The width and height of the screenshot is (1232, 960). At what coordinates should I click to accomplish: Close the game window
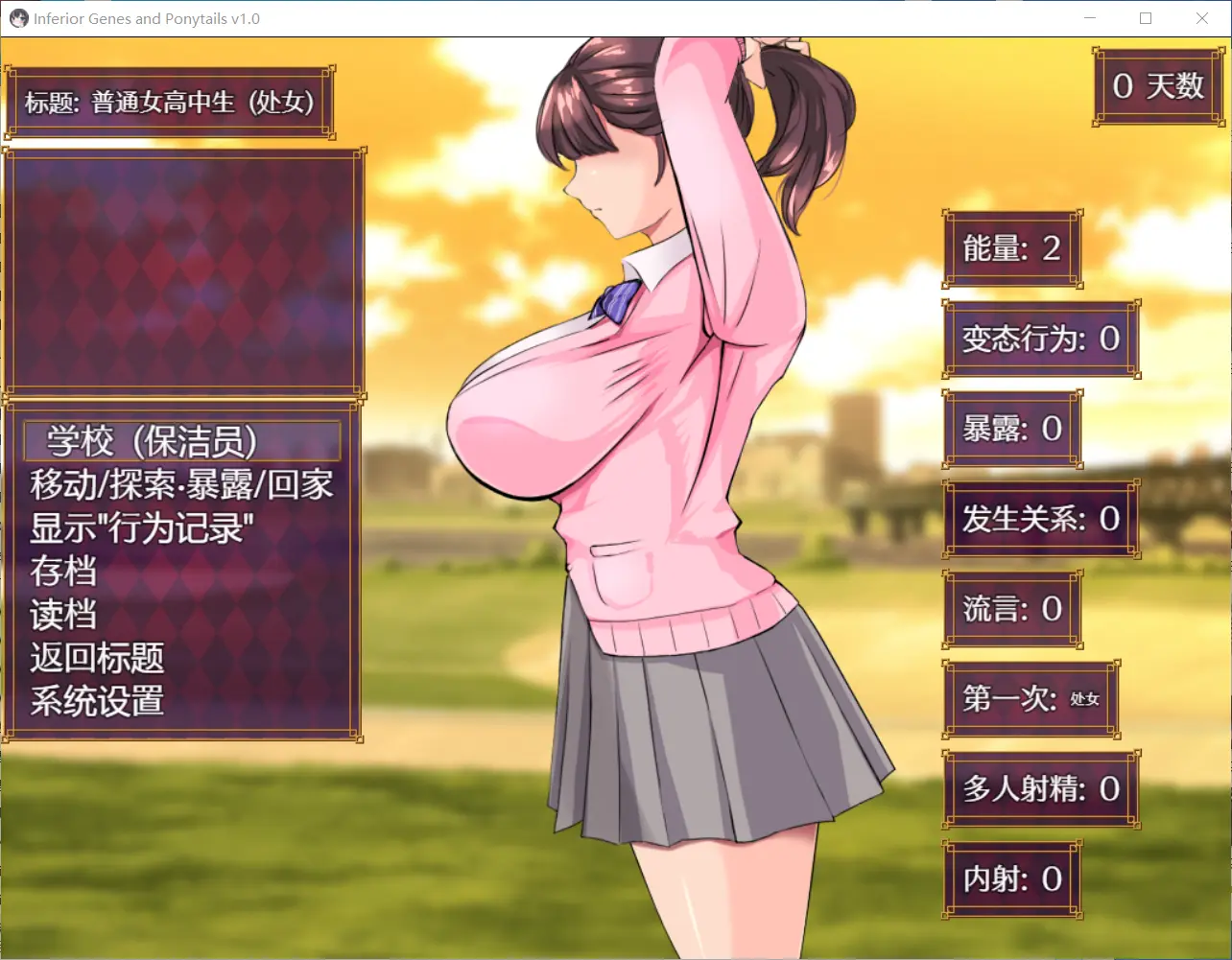[x=1201, y=18]
